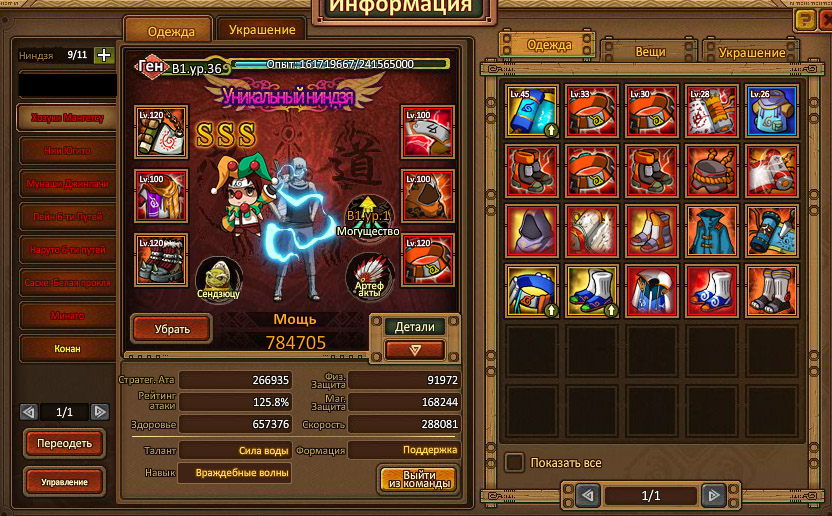Expand the orange down-arrow under Детали
The width and height of the screenshot is (832, 516).
pyautogui.click(x=414, y=349)
